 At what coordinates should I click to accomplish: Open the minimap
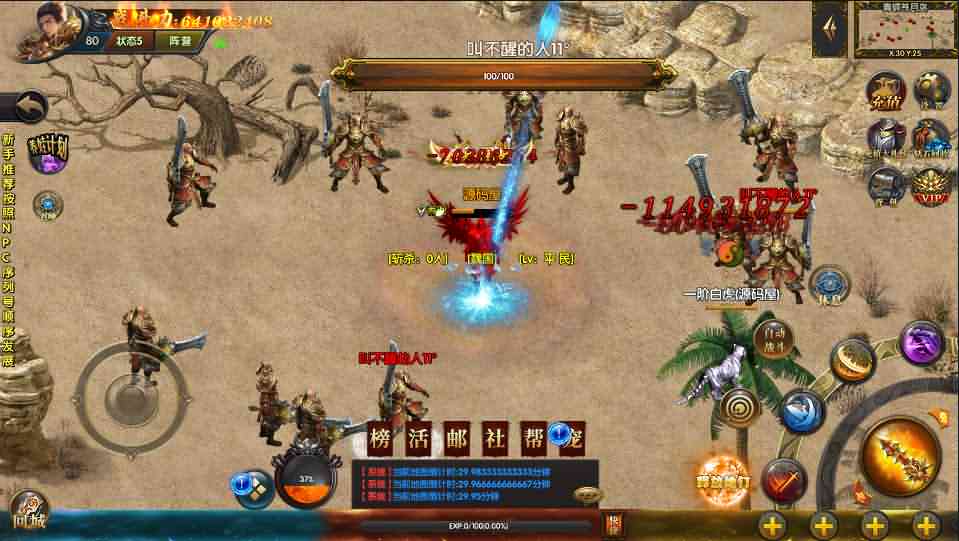[904, 29]
